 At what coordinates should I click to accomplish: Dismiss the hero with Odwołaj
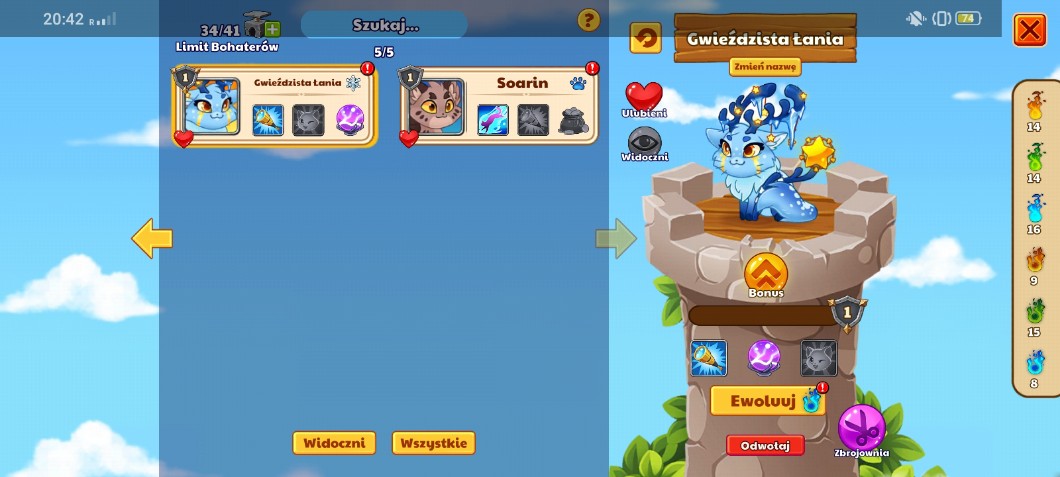pos(765,446)
